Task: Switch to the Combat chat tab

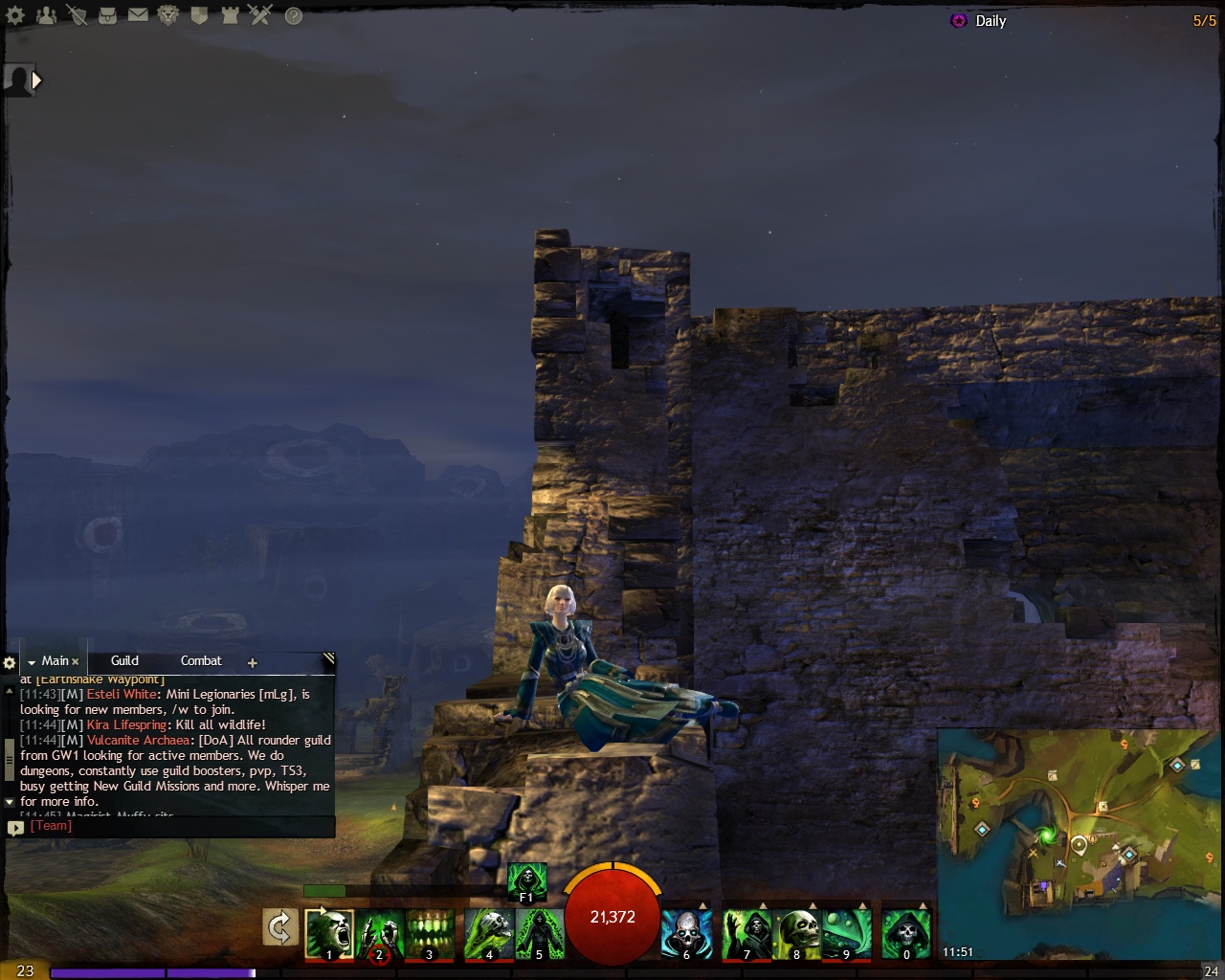Action: coord(201,660)
